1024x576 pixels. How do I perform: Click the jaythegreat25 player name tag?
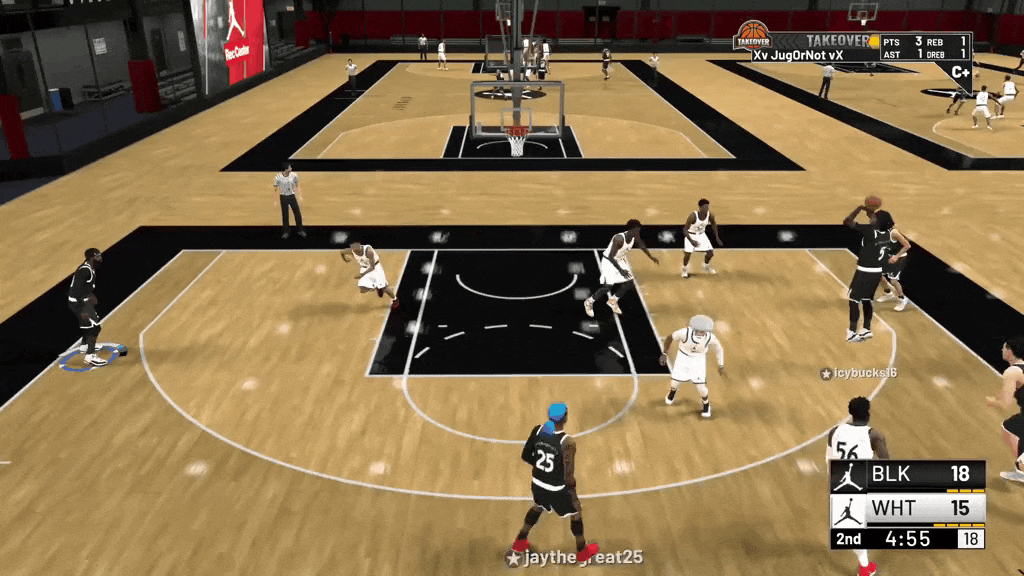[574, 558]
